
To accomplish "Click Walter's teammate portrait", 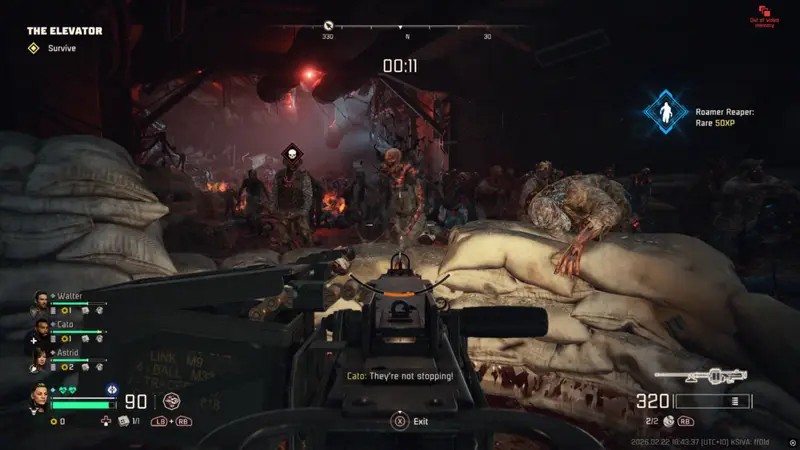I will click(x=40, y=301).
